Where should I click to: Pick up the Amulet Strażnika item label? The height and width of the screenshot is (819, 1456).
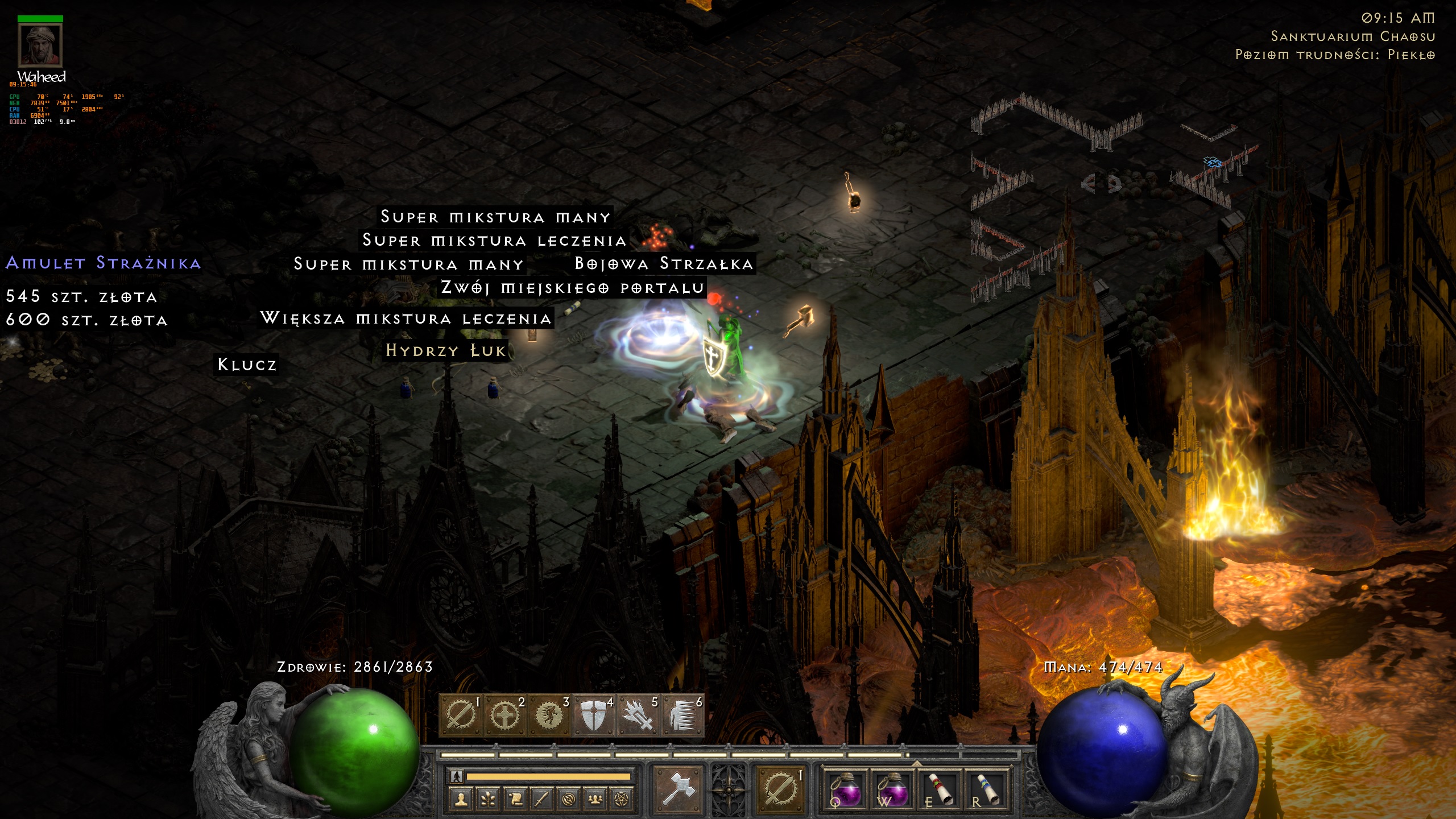(103, 263)
